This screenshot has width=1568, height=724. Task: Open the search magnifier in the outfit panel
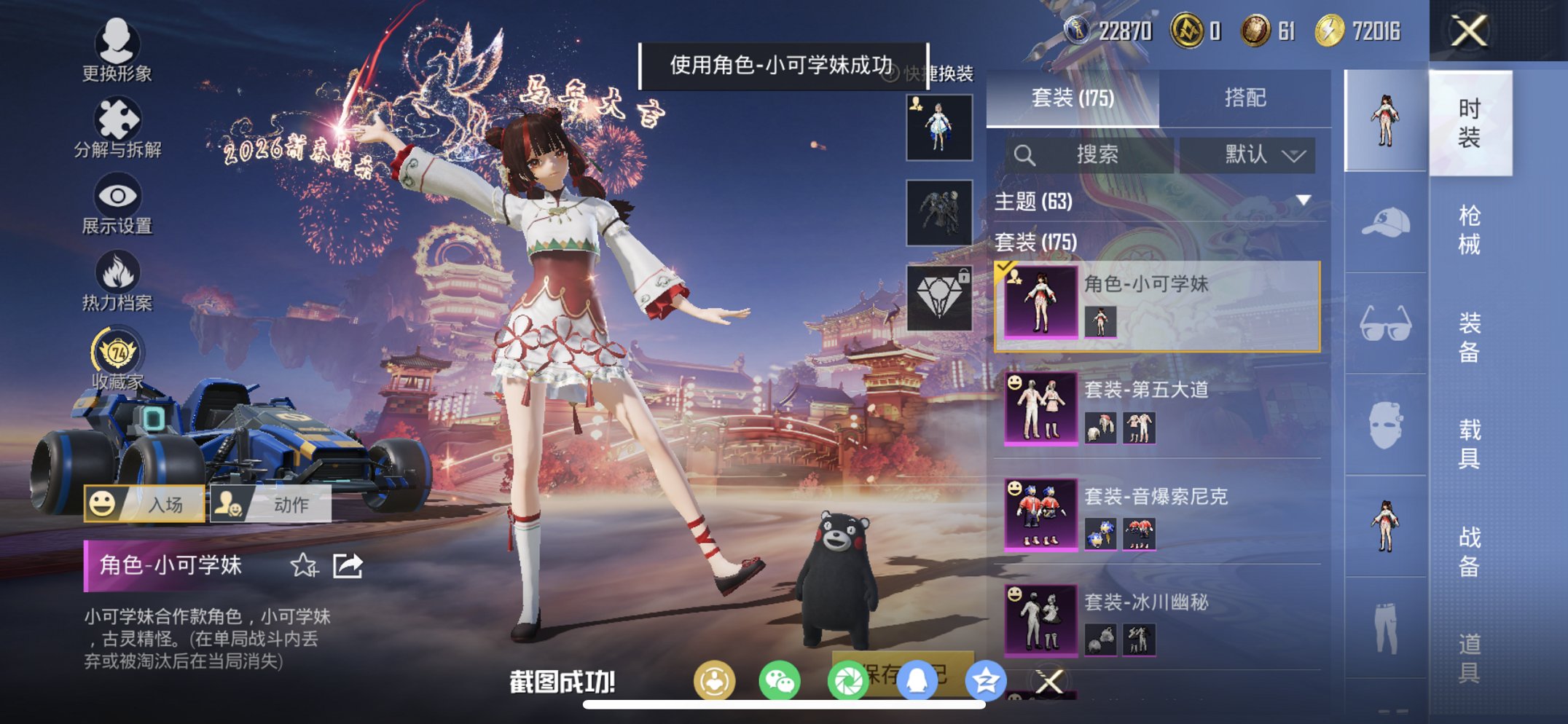tap(1025, 154)
